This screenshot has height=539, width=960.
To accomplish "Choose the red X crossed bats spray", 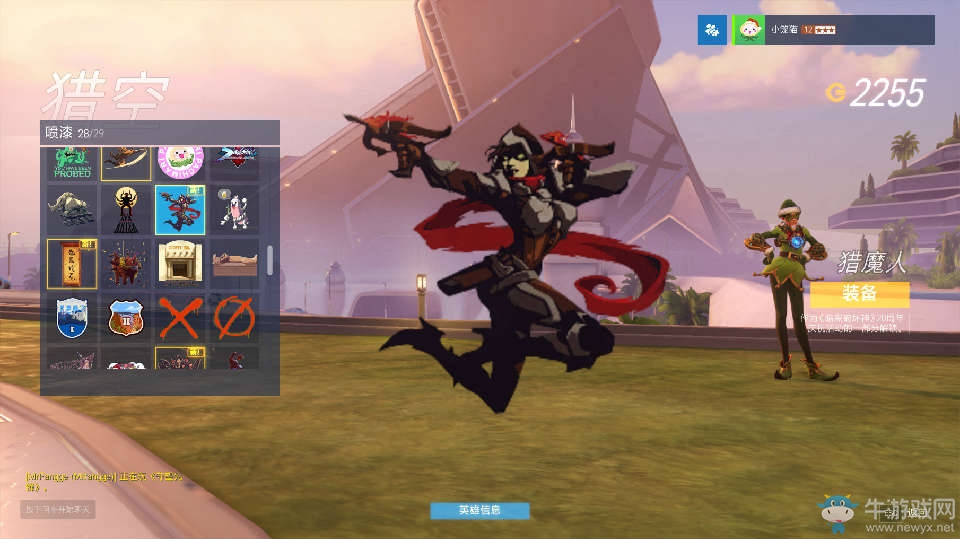I will [180, 318].
